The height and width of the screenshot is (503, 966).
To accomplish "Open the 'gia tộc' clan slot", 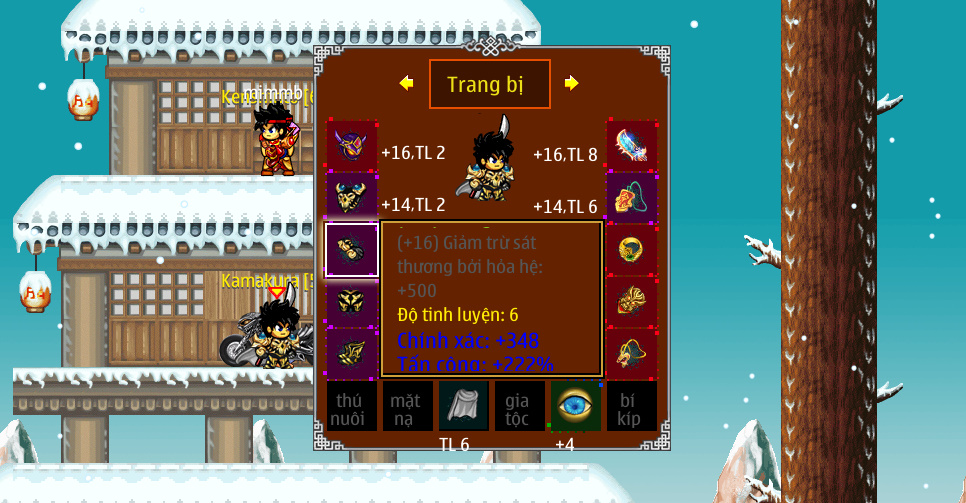I will [519, 406].
